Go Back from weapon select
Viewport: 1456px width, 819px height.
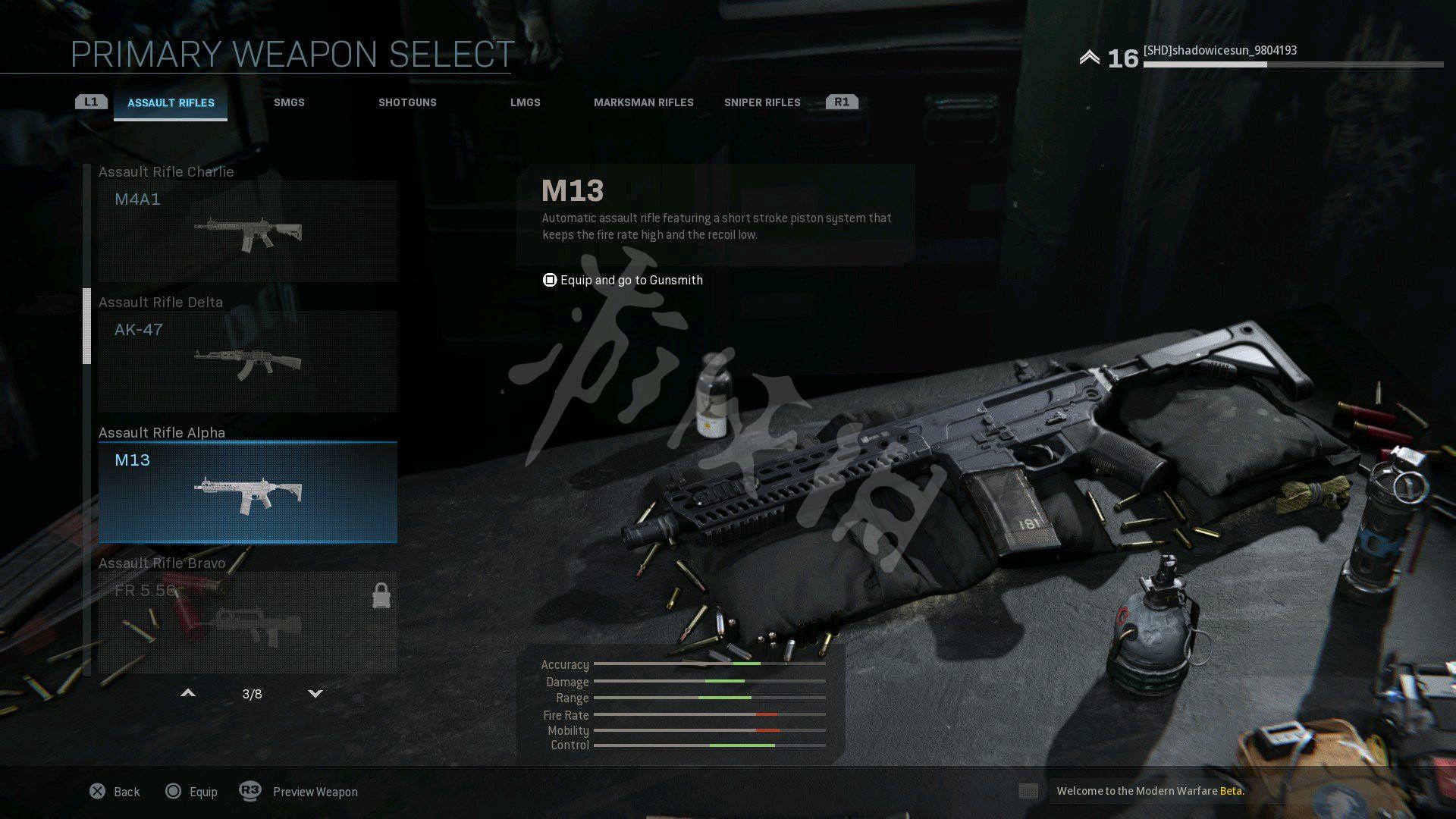pos(115,792)
